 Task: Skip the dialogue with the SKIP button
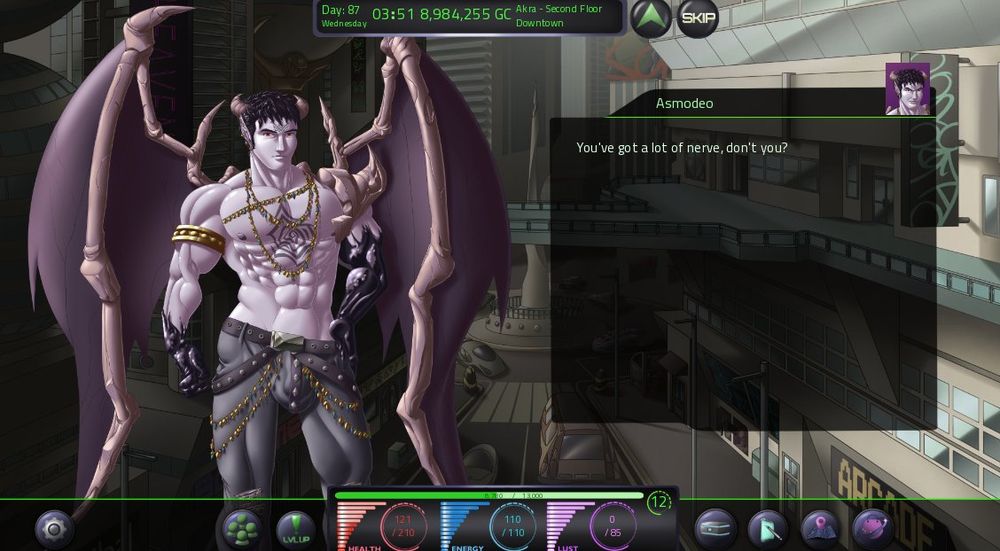point(697,18)
